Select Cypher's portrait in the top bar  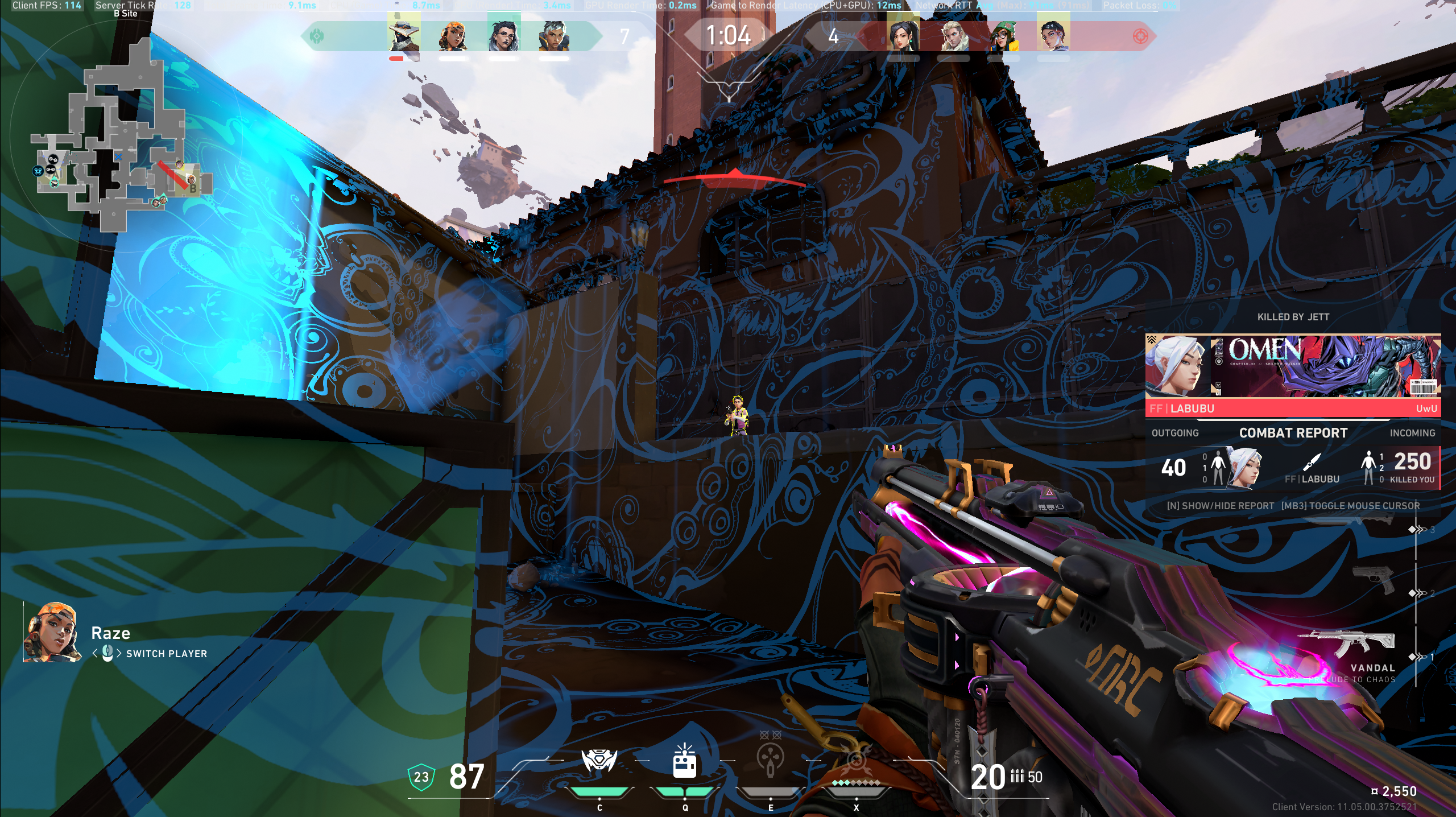click(x=404, y=35)
